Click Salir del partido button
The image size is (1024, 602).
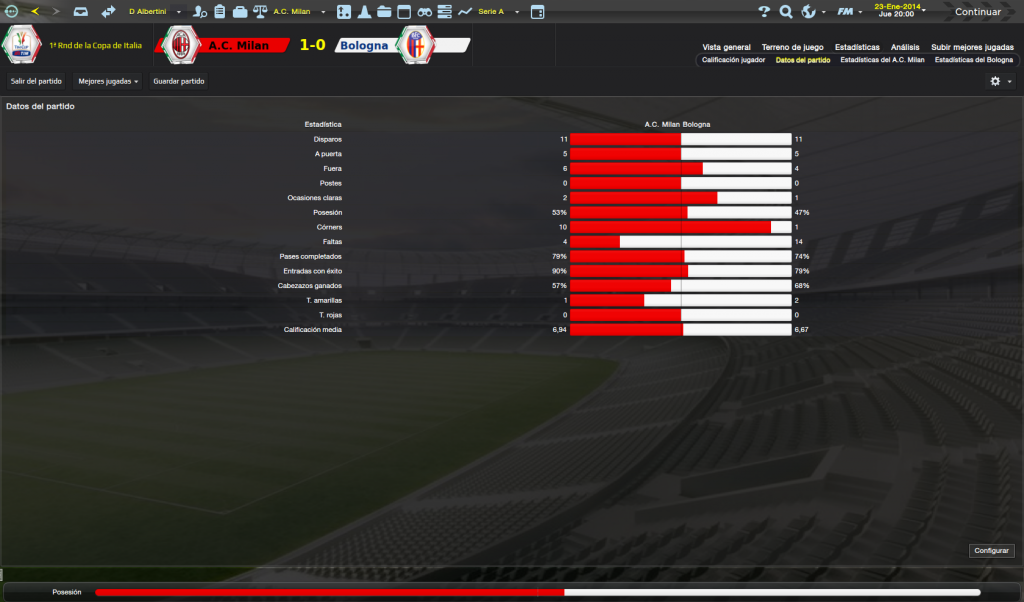[x=36, y=81]
